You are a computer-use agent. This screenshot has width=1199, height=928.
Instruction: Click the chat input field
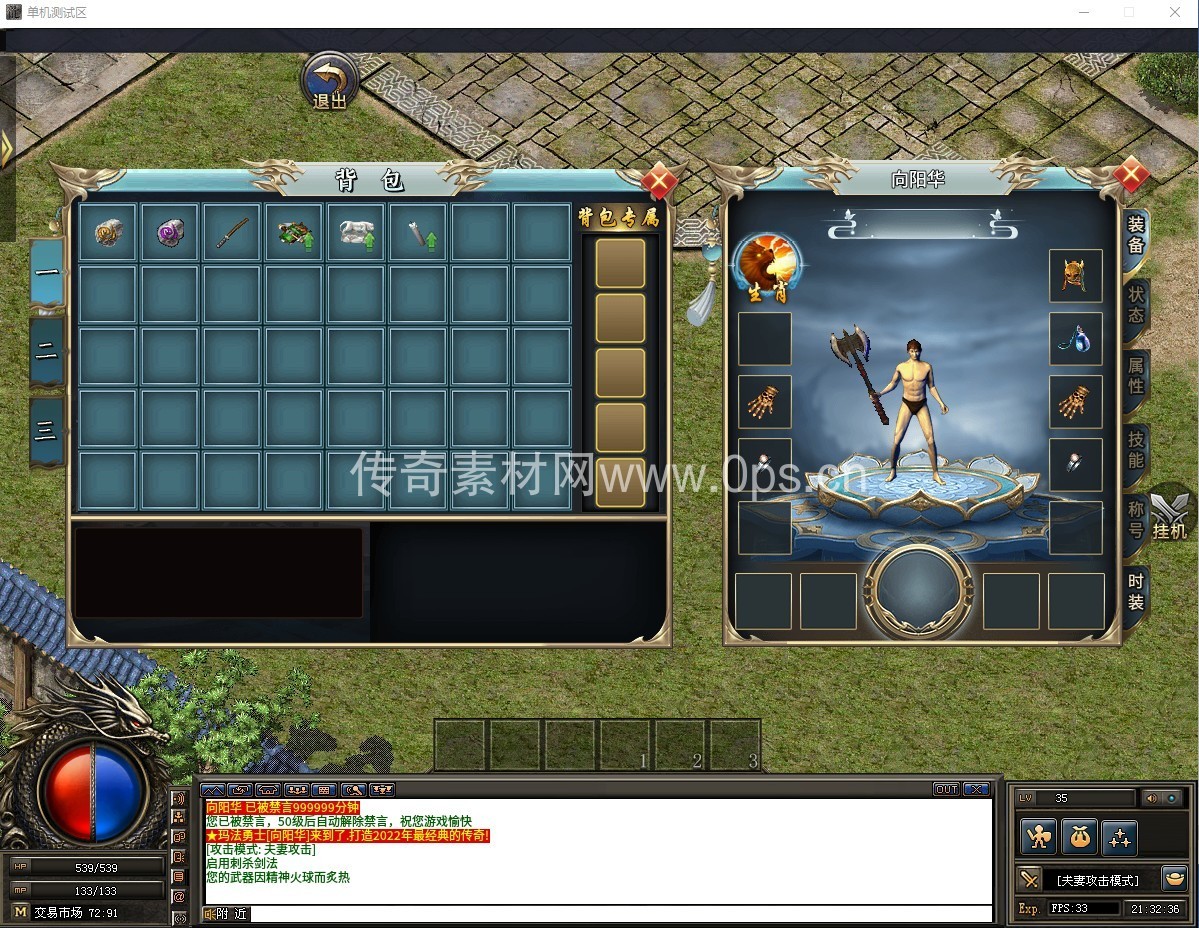click(620, 914)
